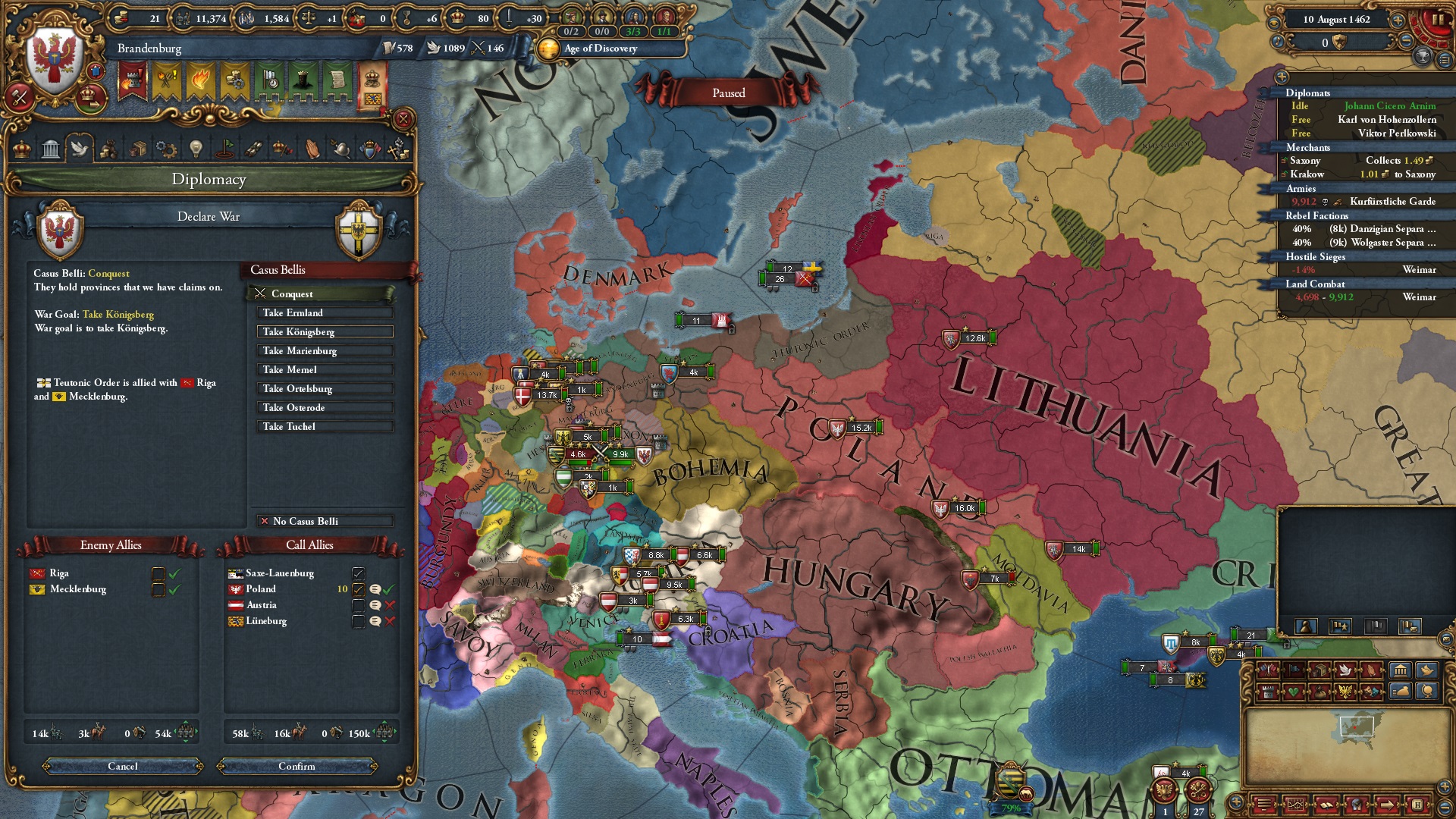Uncheck Poland's call to war checkbox
Image resolution: width=1456 pixels, height=819 pixels.
point(359,589)
